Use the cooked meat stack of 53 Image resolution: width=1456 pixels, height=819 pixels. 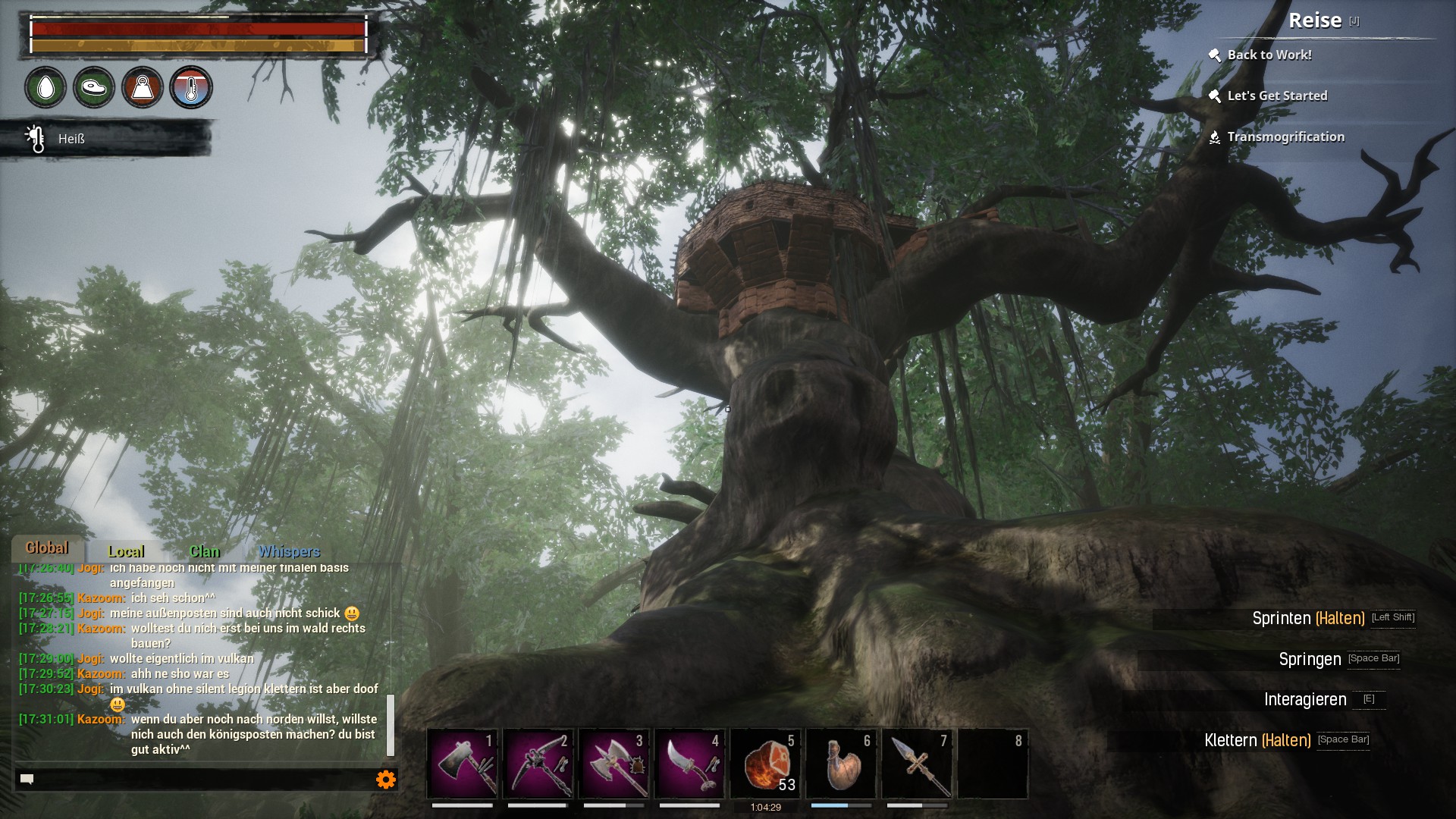click(x=766, y=763)
